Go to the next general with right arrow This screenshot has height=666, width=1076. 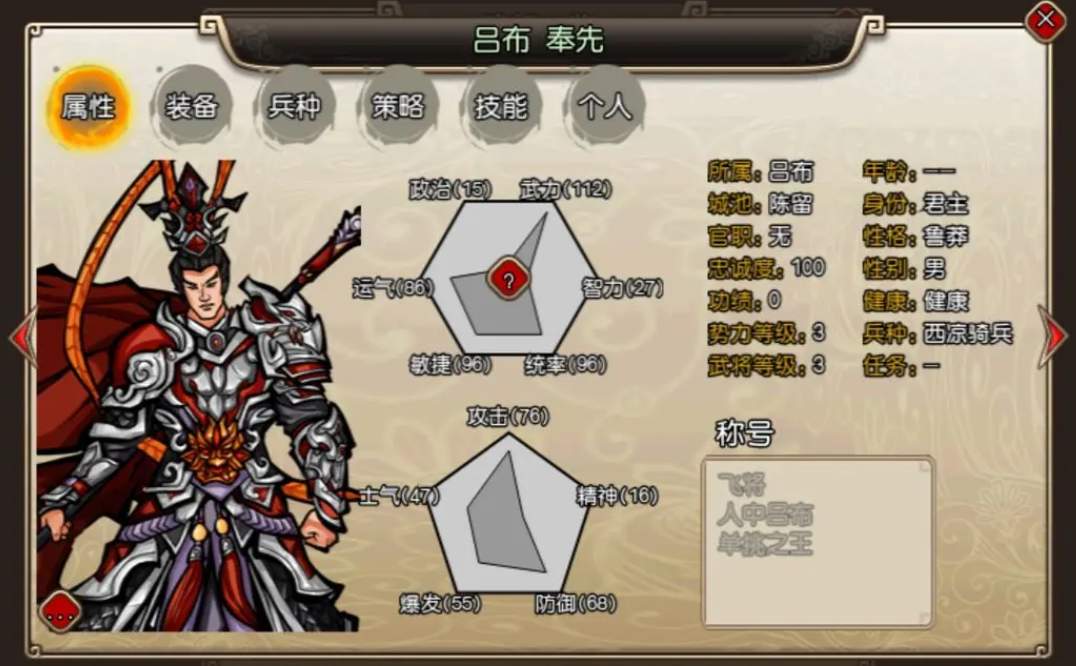1053,336
